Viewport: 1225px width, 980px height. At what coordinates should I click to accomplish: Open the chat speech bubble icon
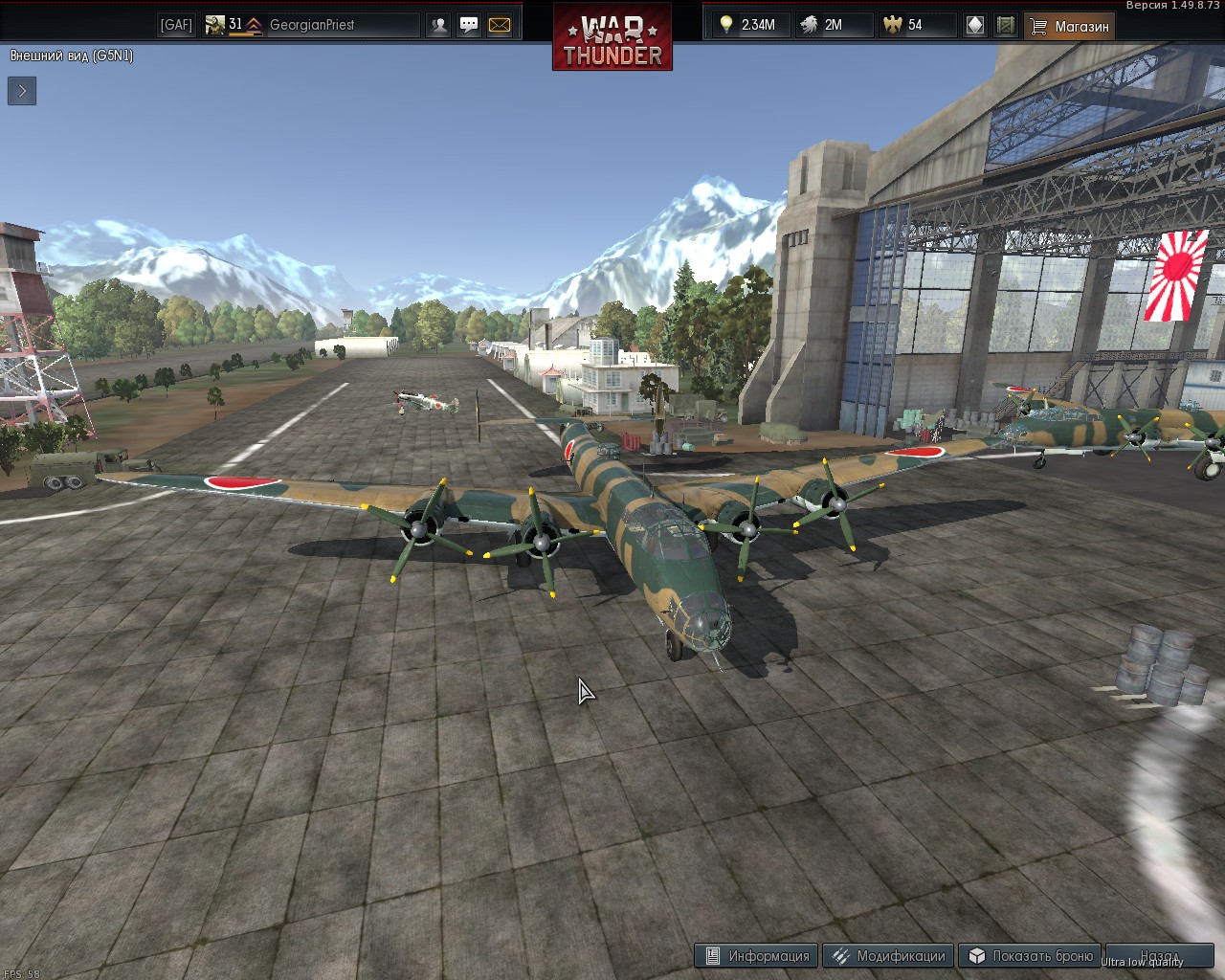tap(469, 25)
